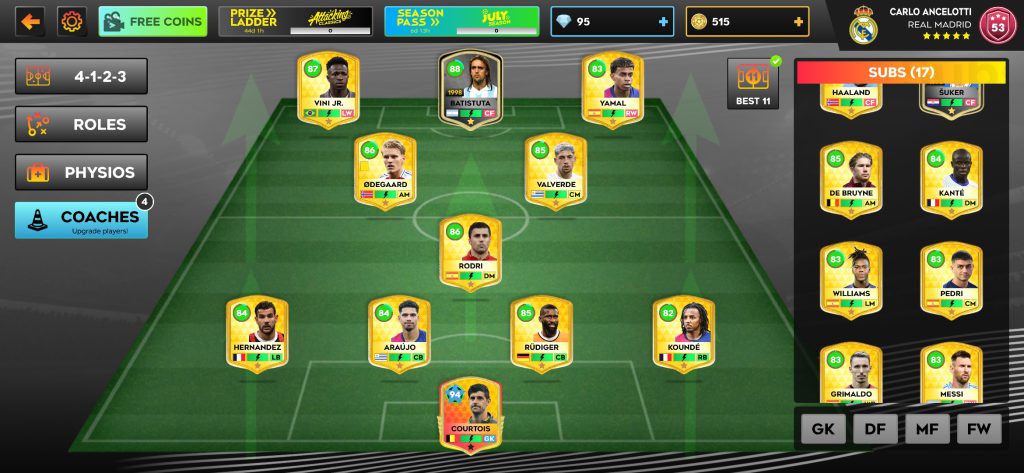Image resolution: width=1024 pixels, height=473 pixels.
Task: Add more coins with the plus button
Action: (x=797, y=22)
